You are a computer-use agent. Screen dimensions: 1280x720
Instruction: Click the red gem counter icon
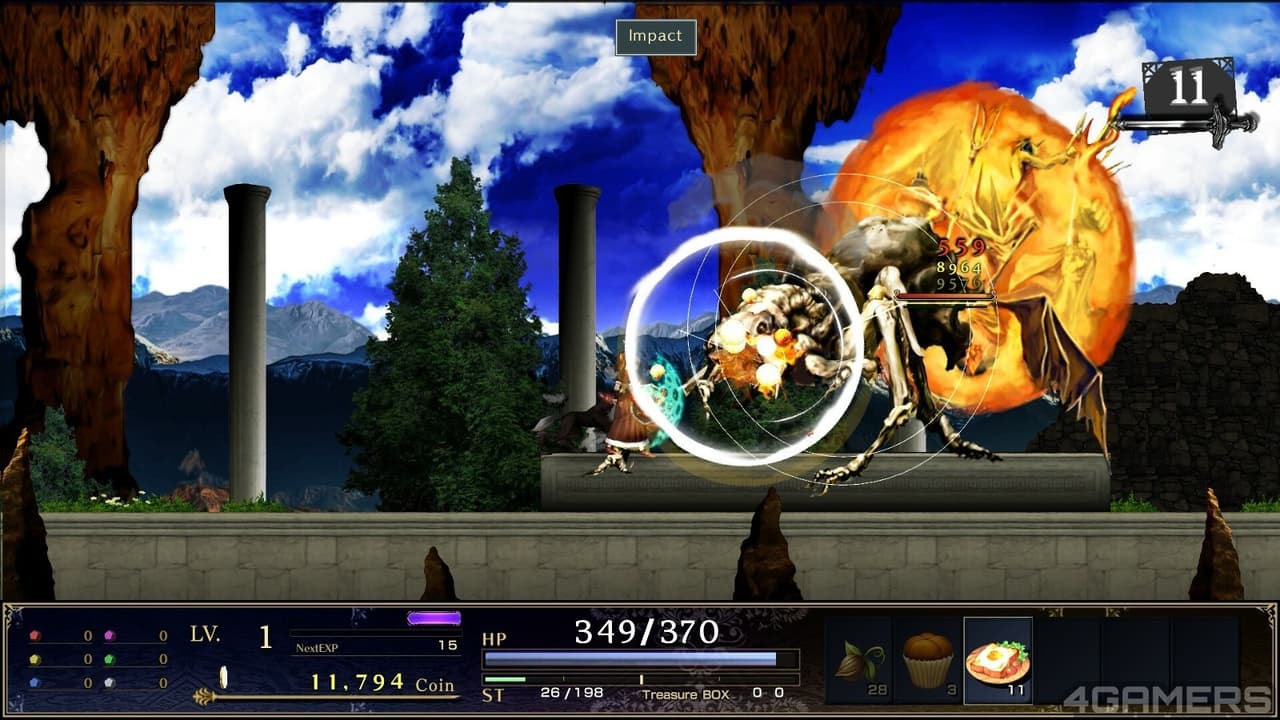pyautogui.click(x=34, y=635)
